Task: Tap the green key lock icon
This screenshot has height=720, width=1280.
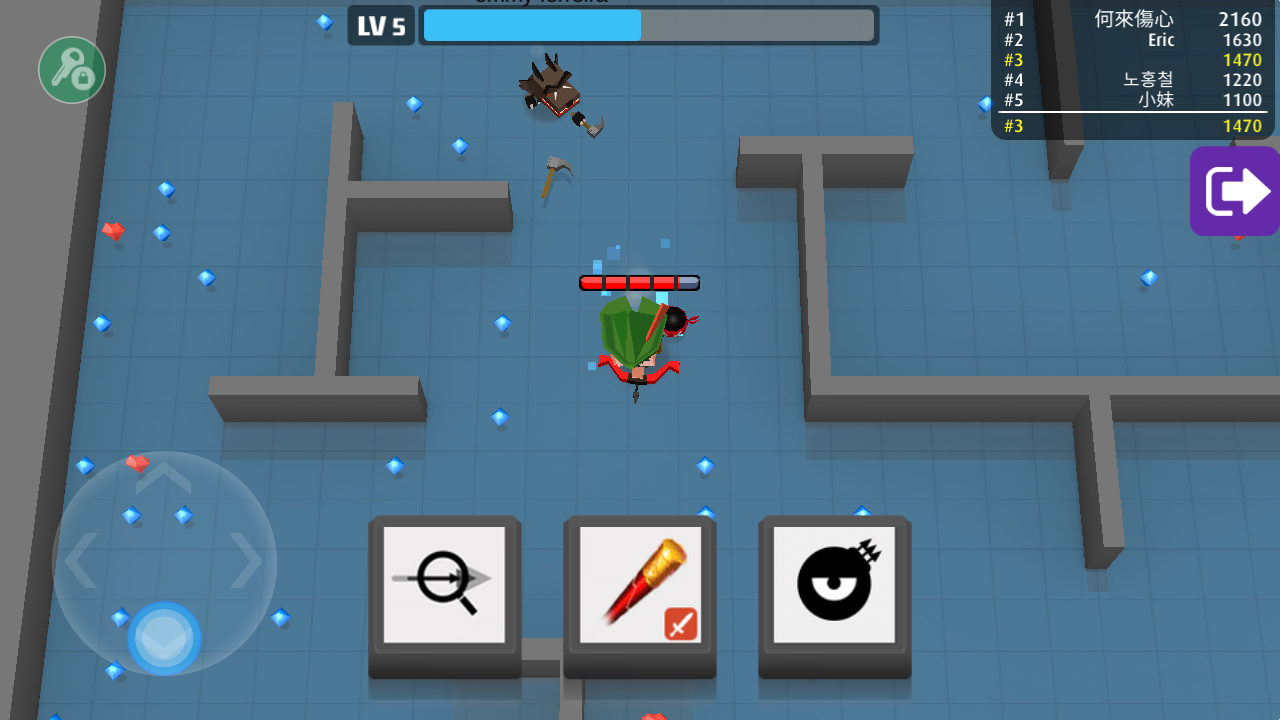Action: point(71,70)
